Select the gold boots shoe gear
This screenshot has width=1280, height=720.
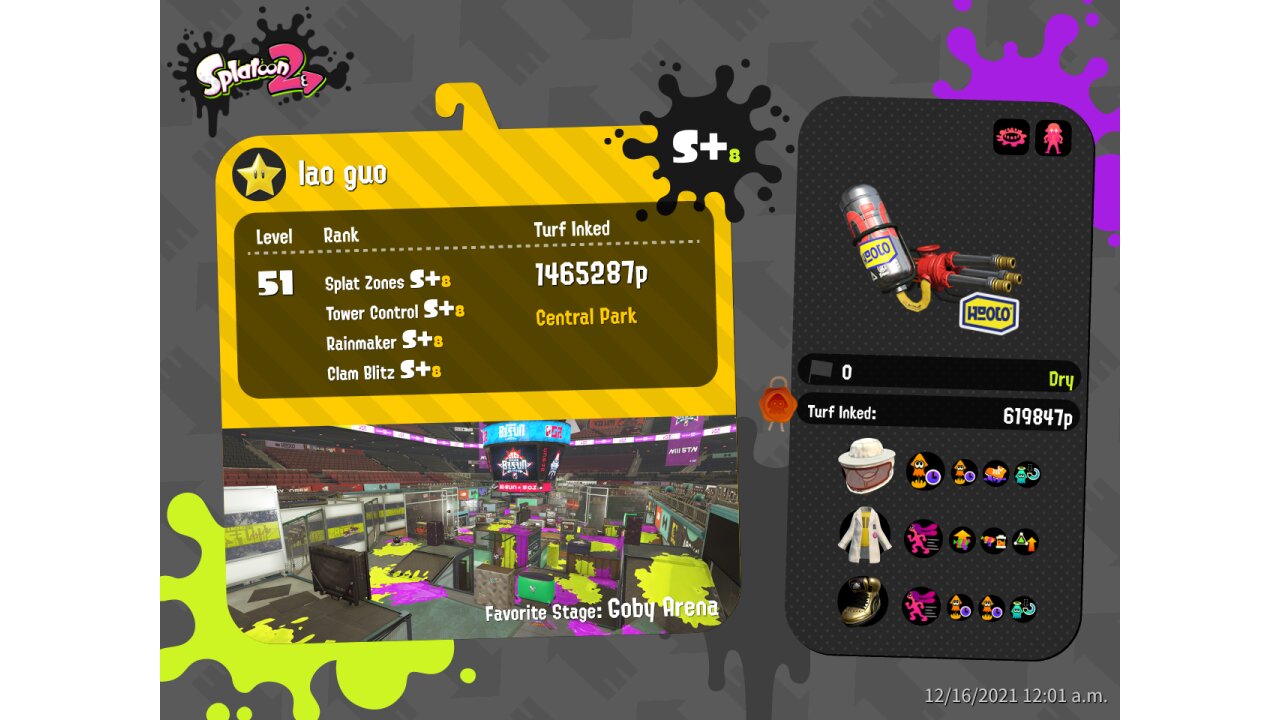[862, 602]
